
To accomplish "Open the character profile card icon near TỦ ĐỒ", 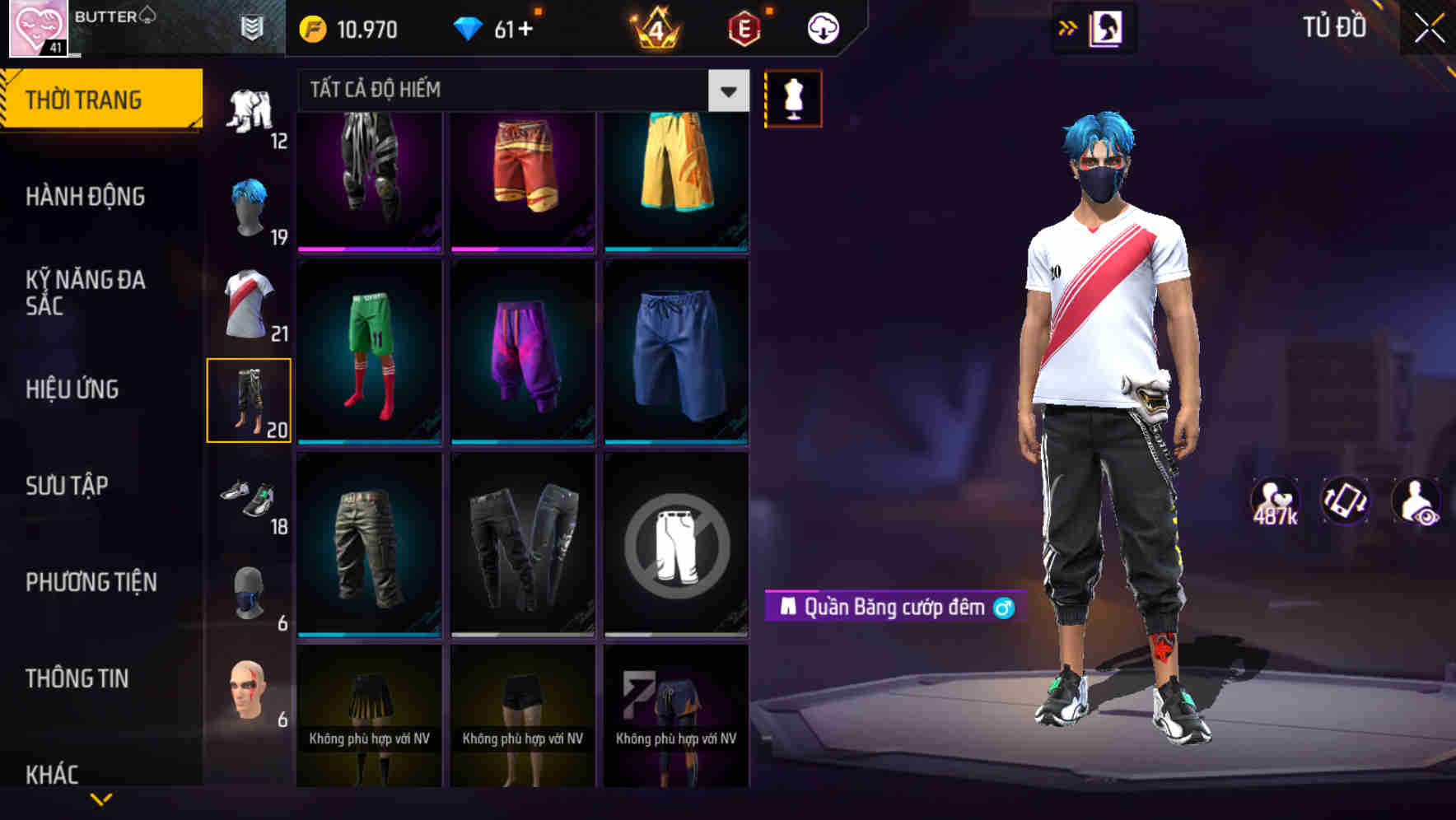I will (x=1108, y=27).
